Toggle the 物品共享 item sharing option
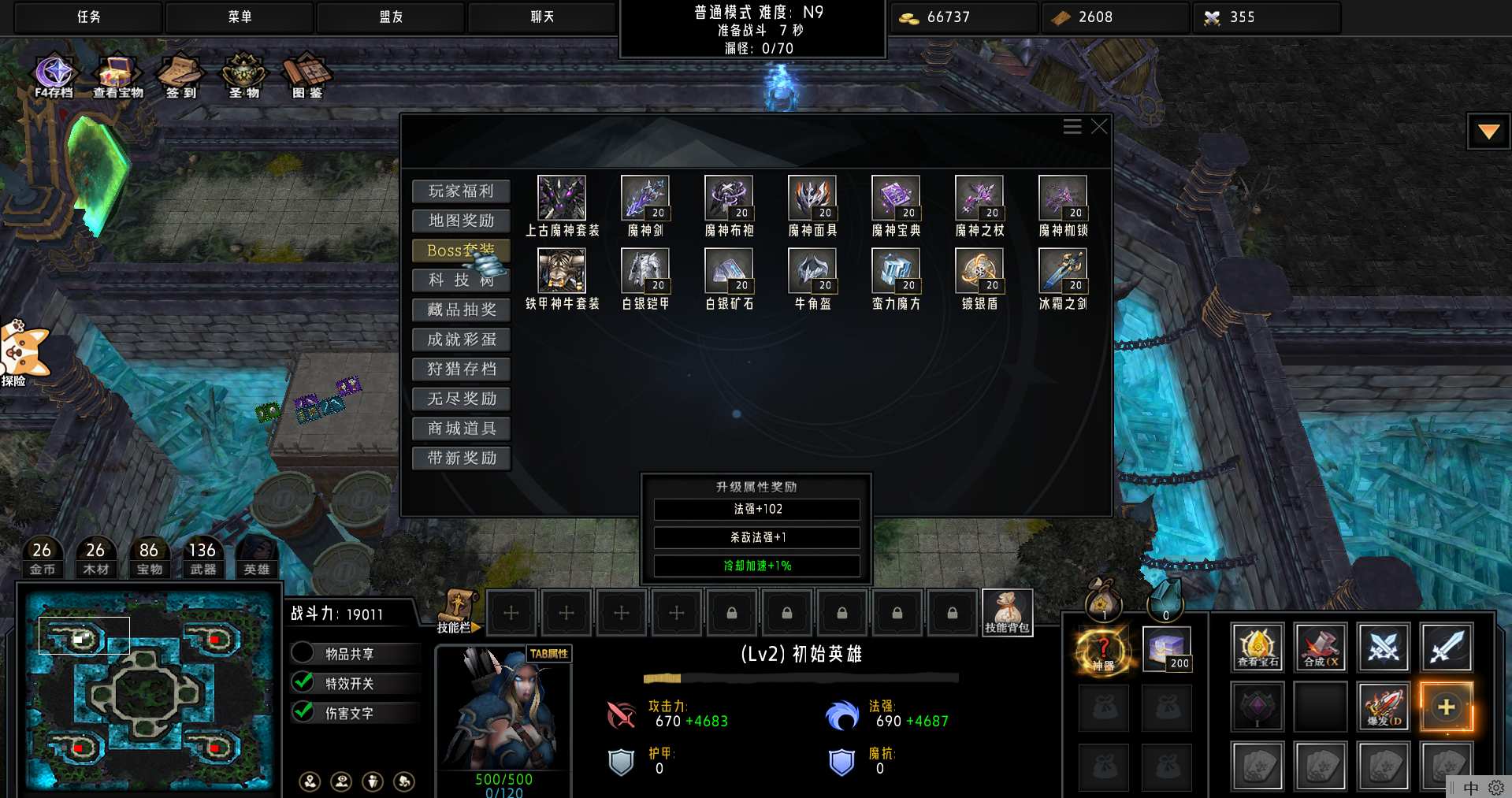 tap(303, 653)
